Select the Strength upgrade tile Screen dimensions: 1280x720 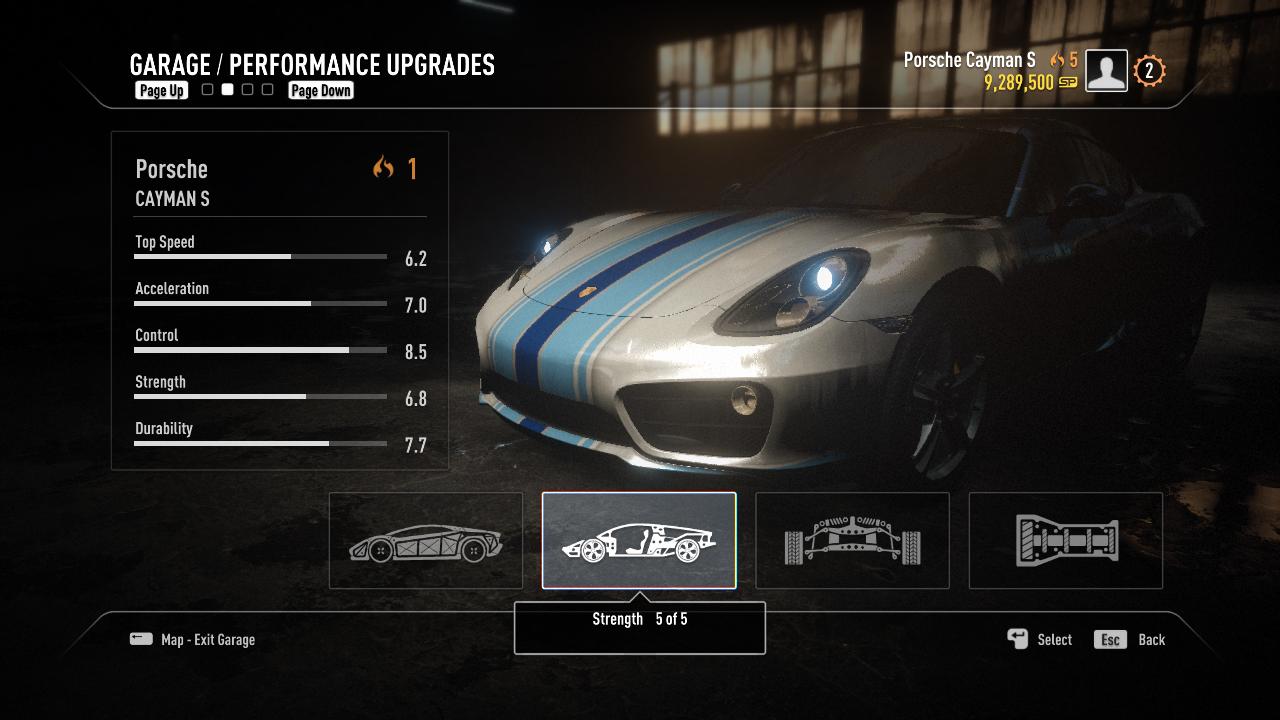[639, 541]
